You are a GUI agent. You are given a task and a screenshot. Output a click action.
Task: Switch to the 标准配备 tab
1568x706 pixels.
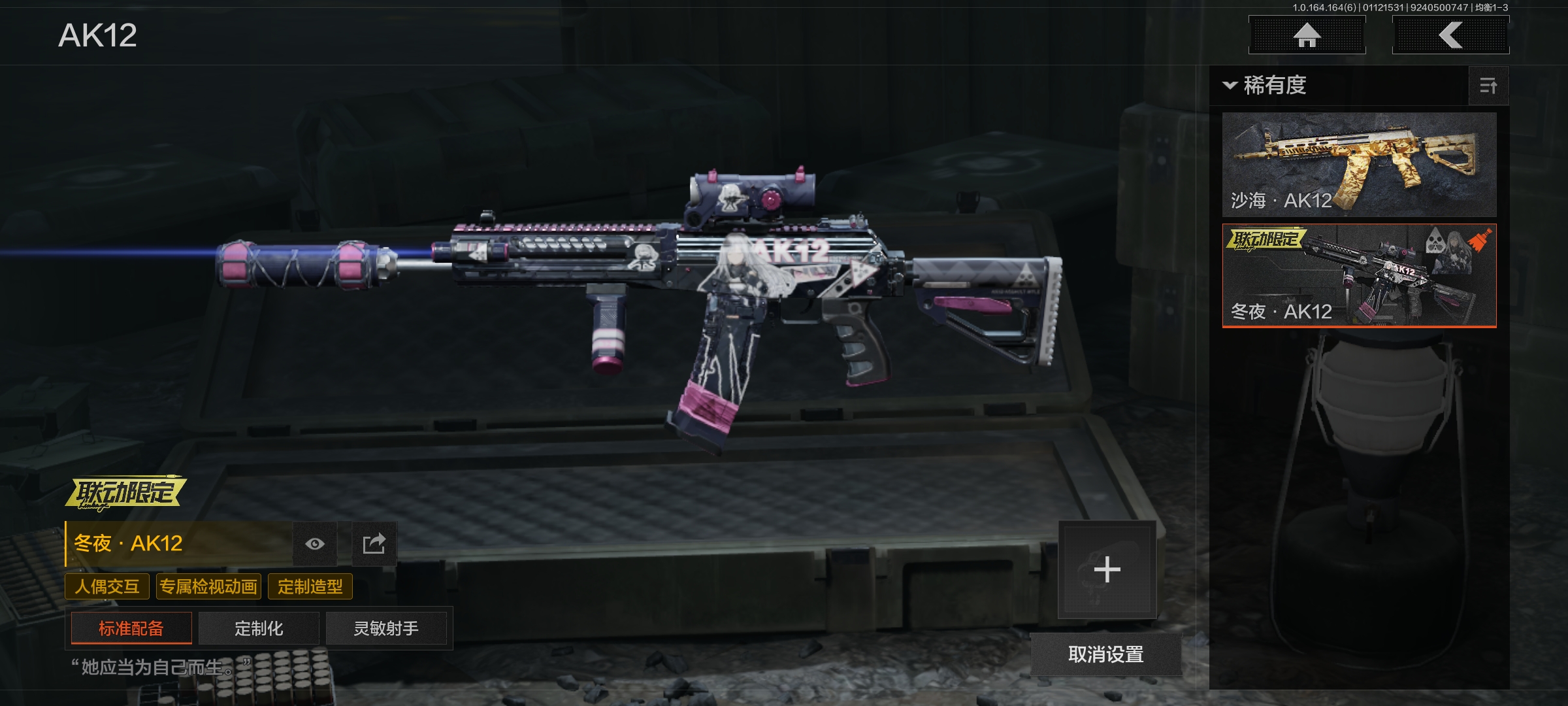tap(131, 628)
